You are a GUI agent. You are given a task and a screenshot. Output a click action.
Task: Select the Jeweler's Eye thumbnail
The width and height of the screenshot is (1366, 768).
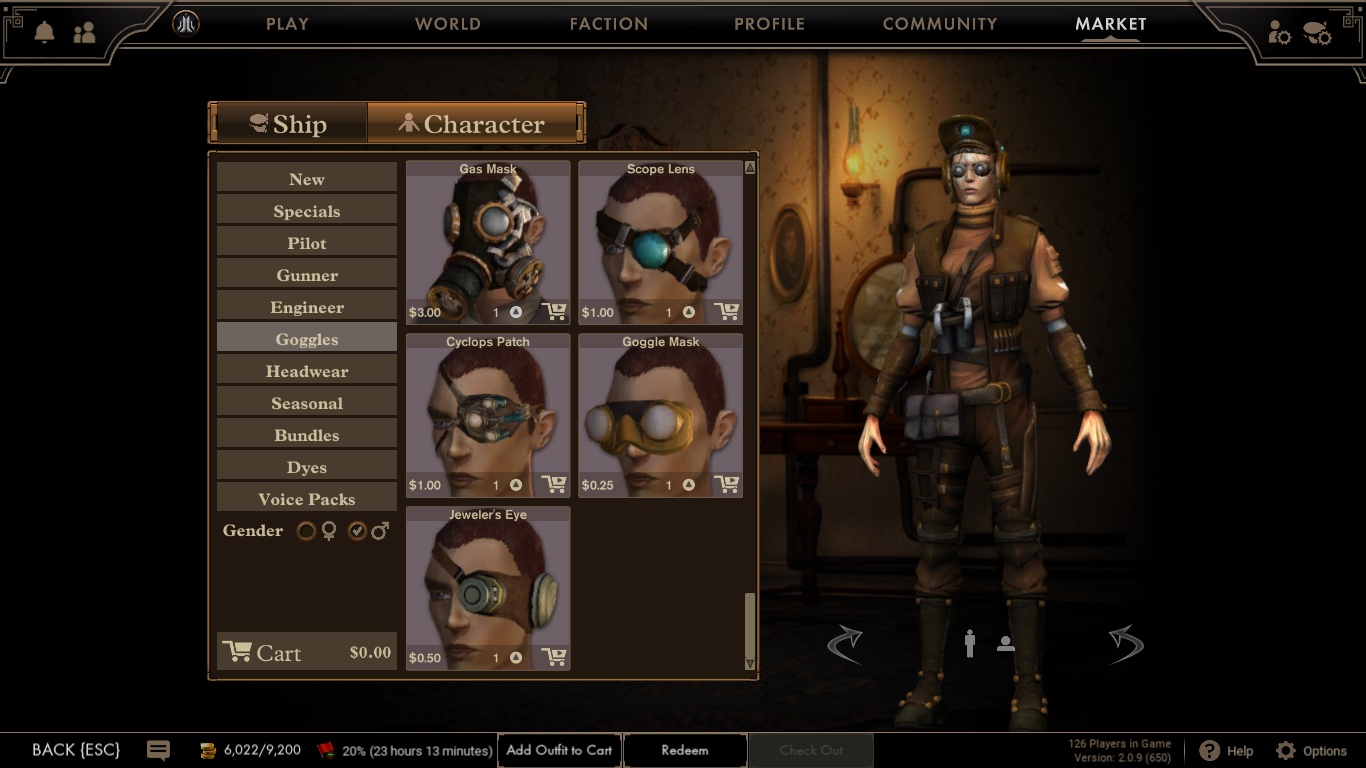coord(487,585)
